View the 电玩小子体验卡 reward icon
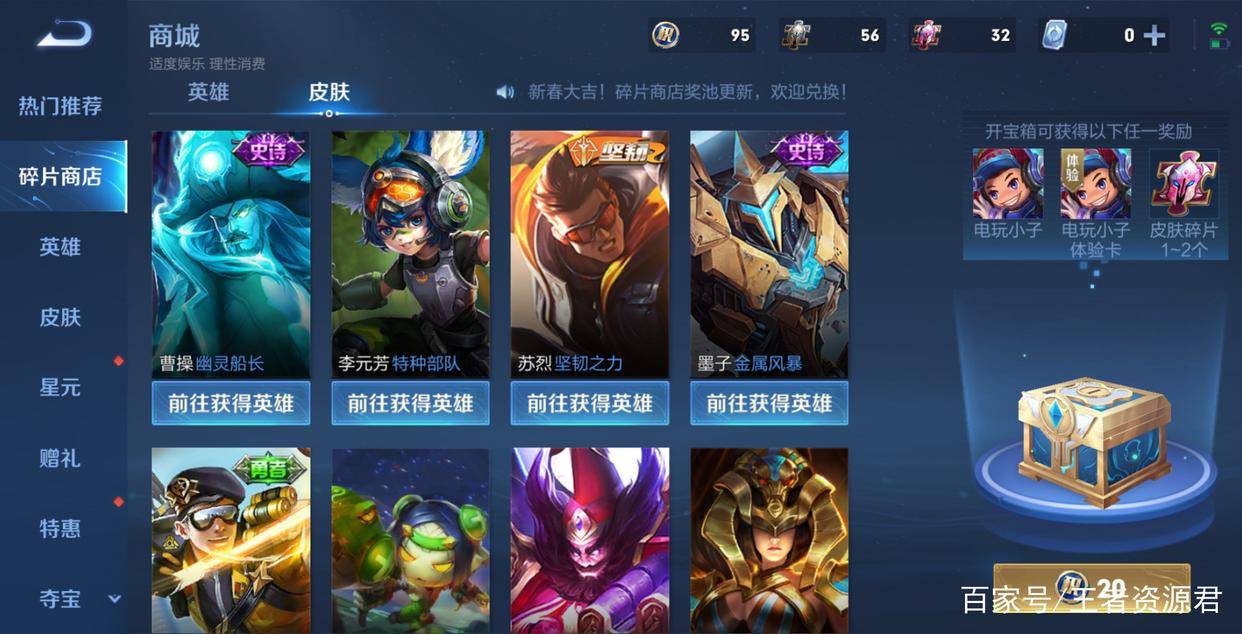The width and height of the screenshot is (1242, 634). coord(1096,184)
